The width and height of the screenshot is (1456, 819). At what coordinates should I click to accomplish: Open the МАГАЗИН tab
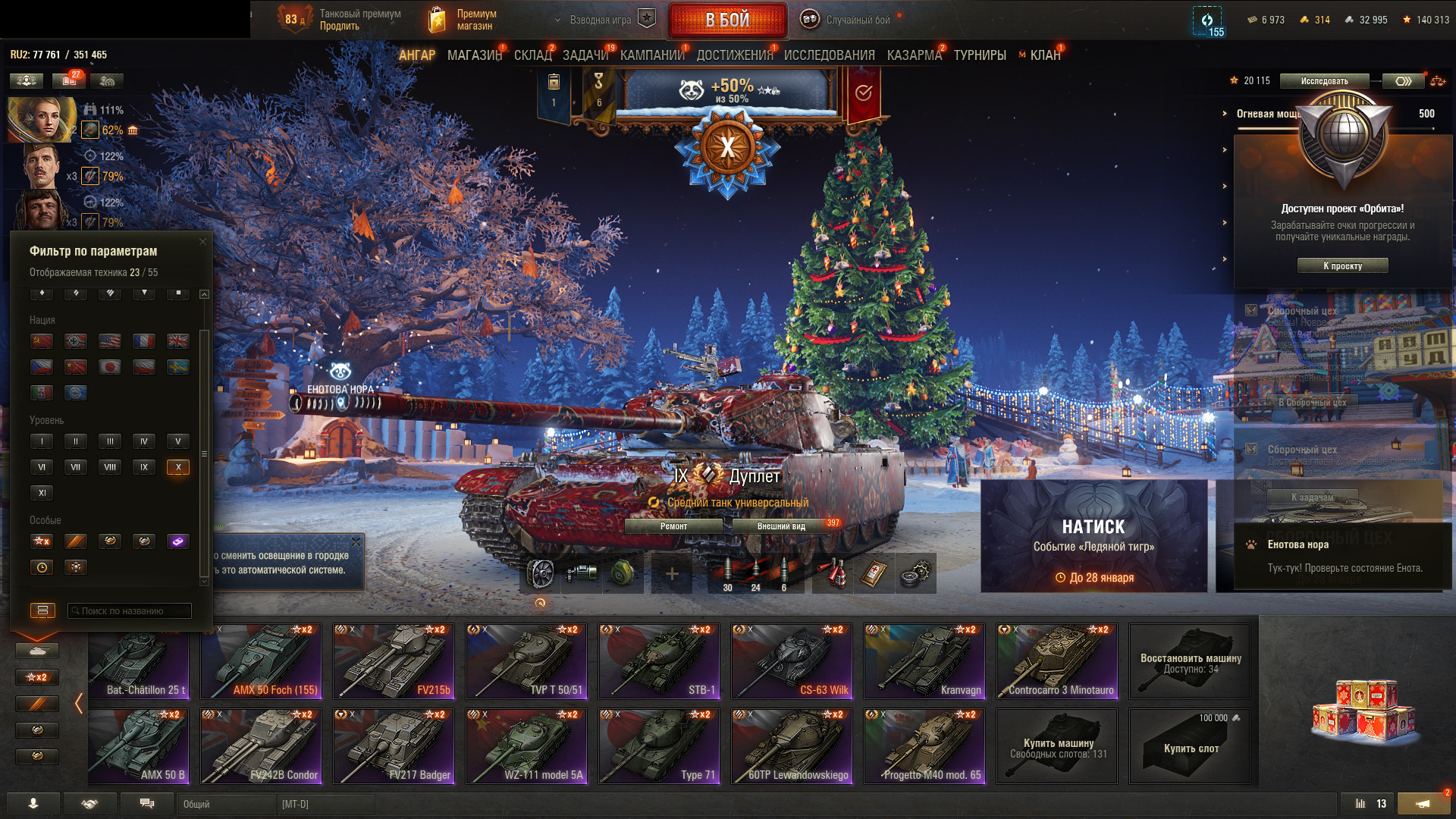[474, 55]
